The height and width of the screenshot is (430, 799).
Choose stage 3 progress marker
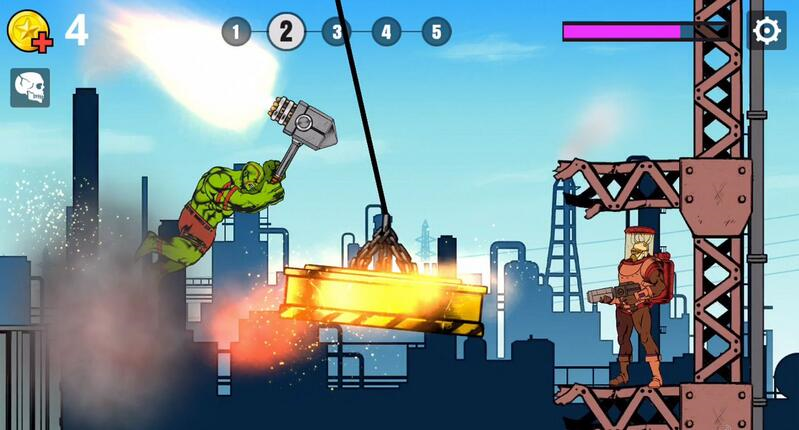point(336,32)
